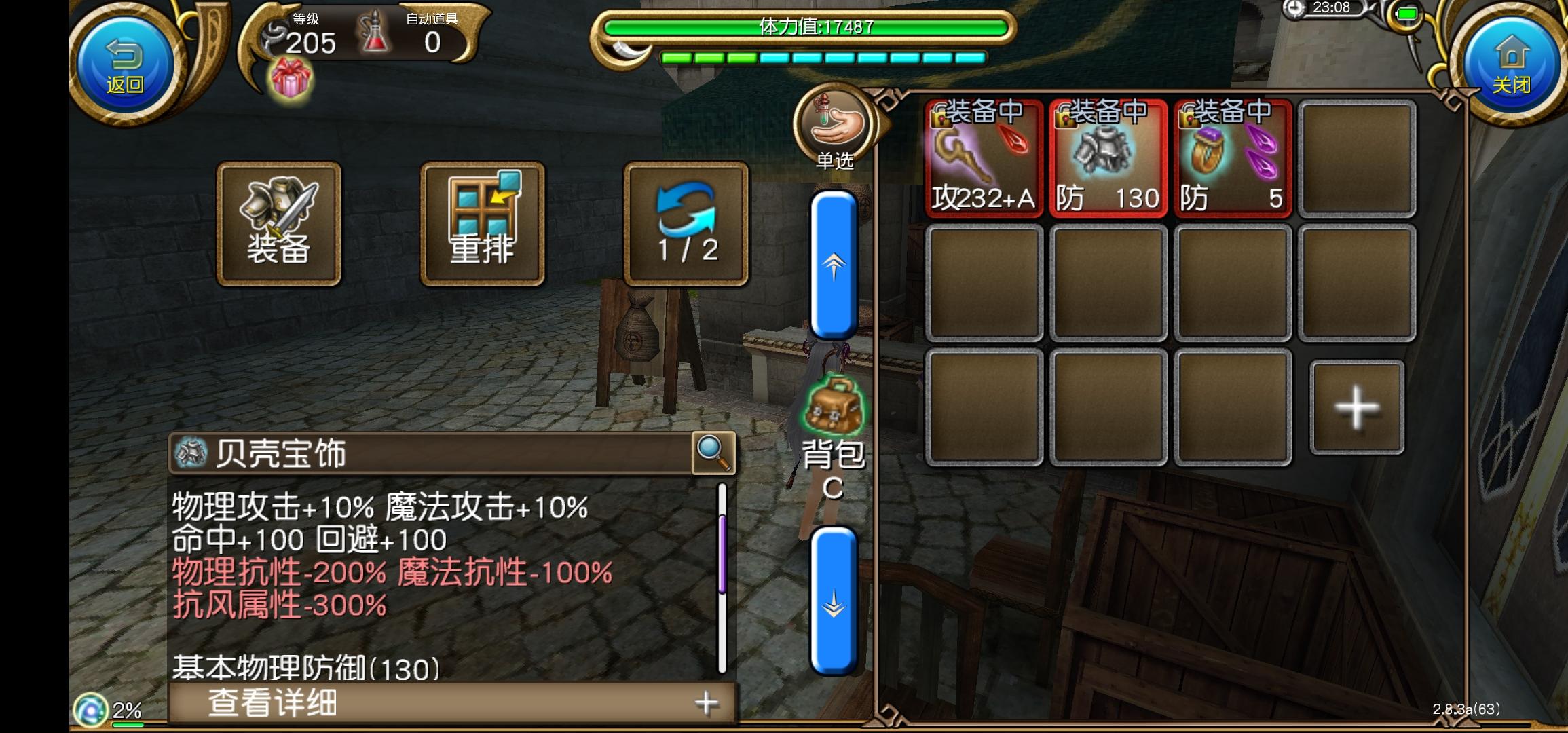
Task: Select the equipped armor showing 防 130
Action: pyautogui.click(x=1108, y=159)
